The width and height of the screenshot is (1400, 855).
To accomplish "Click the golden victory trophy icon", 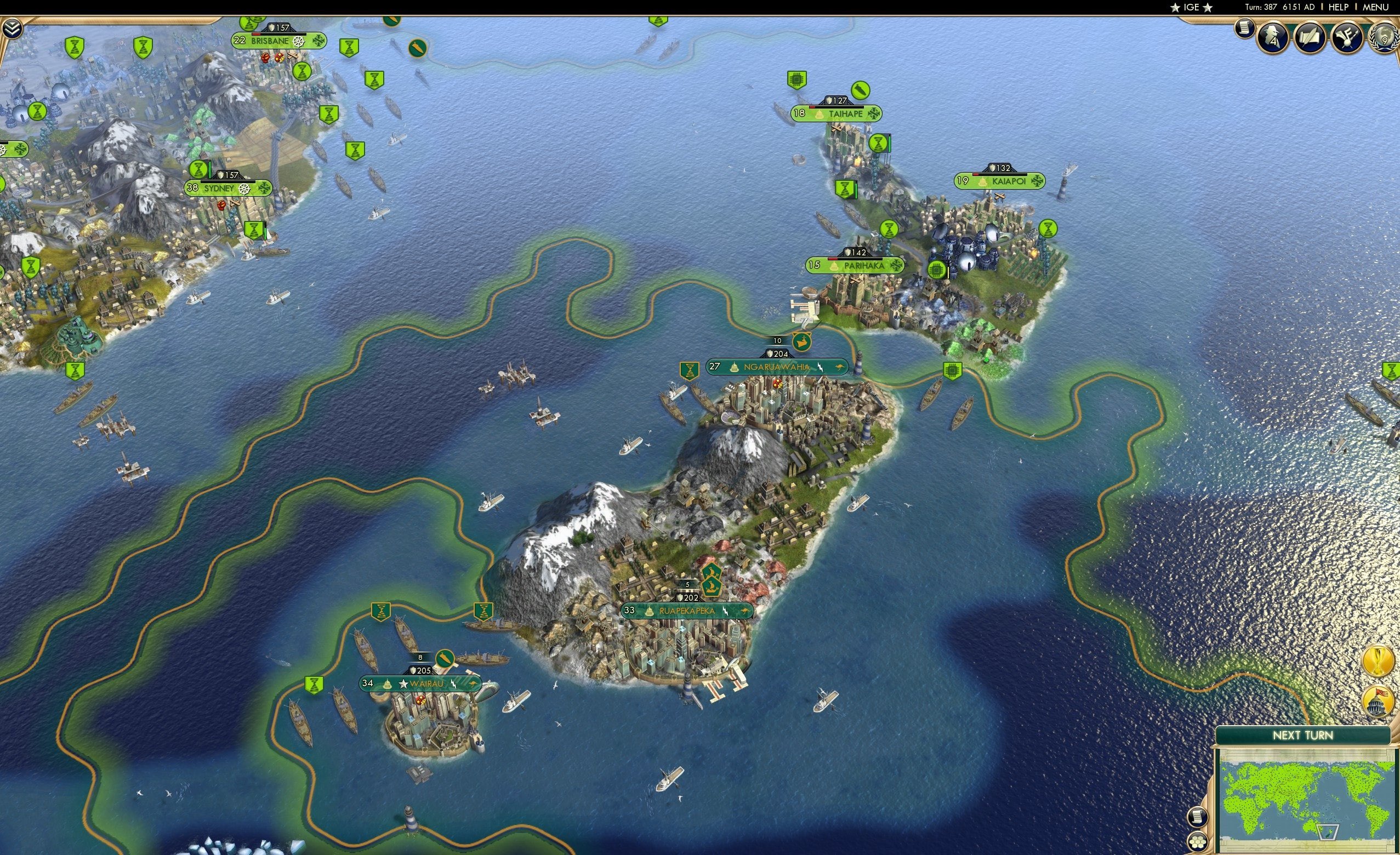I will tap(1378, 660).
